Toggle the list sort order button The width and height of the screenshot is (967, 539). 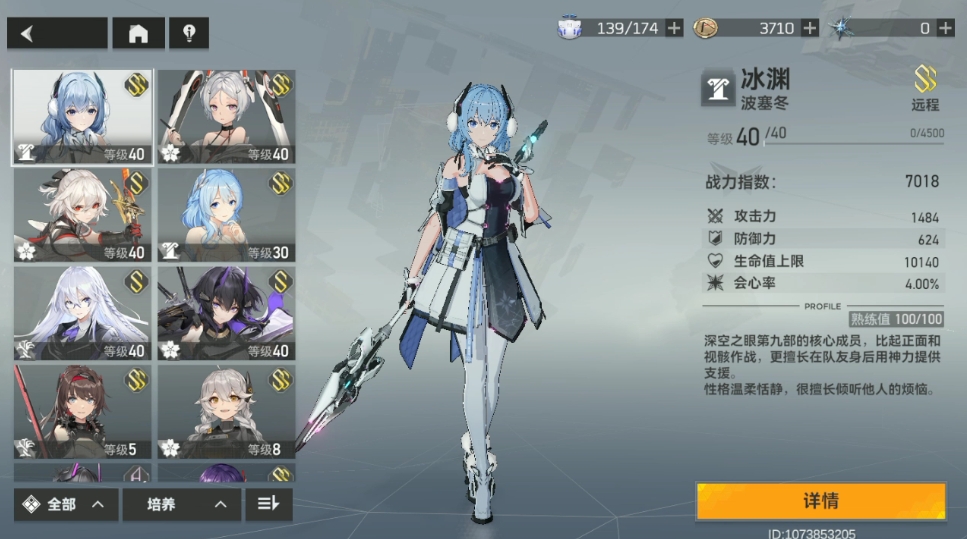tap(268, 505)
